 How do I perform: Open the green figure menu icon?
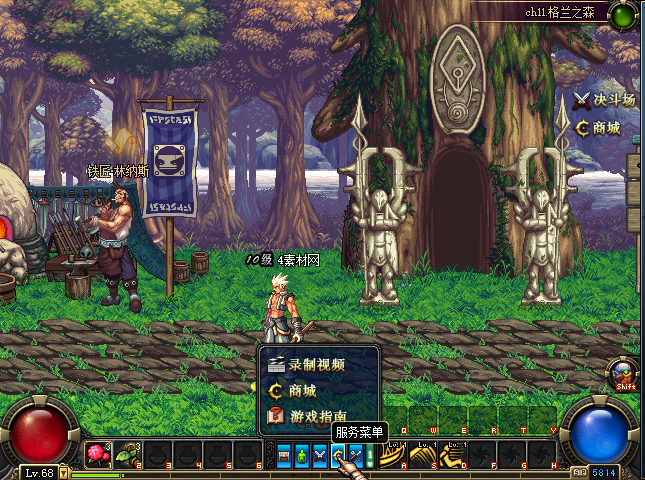(x=302, y=456)
